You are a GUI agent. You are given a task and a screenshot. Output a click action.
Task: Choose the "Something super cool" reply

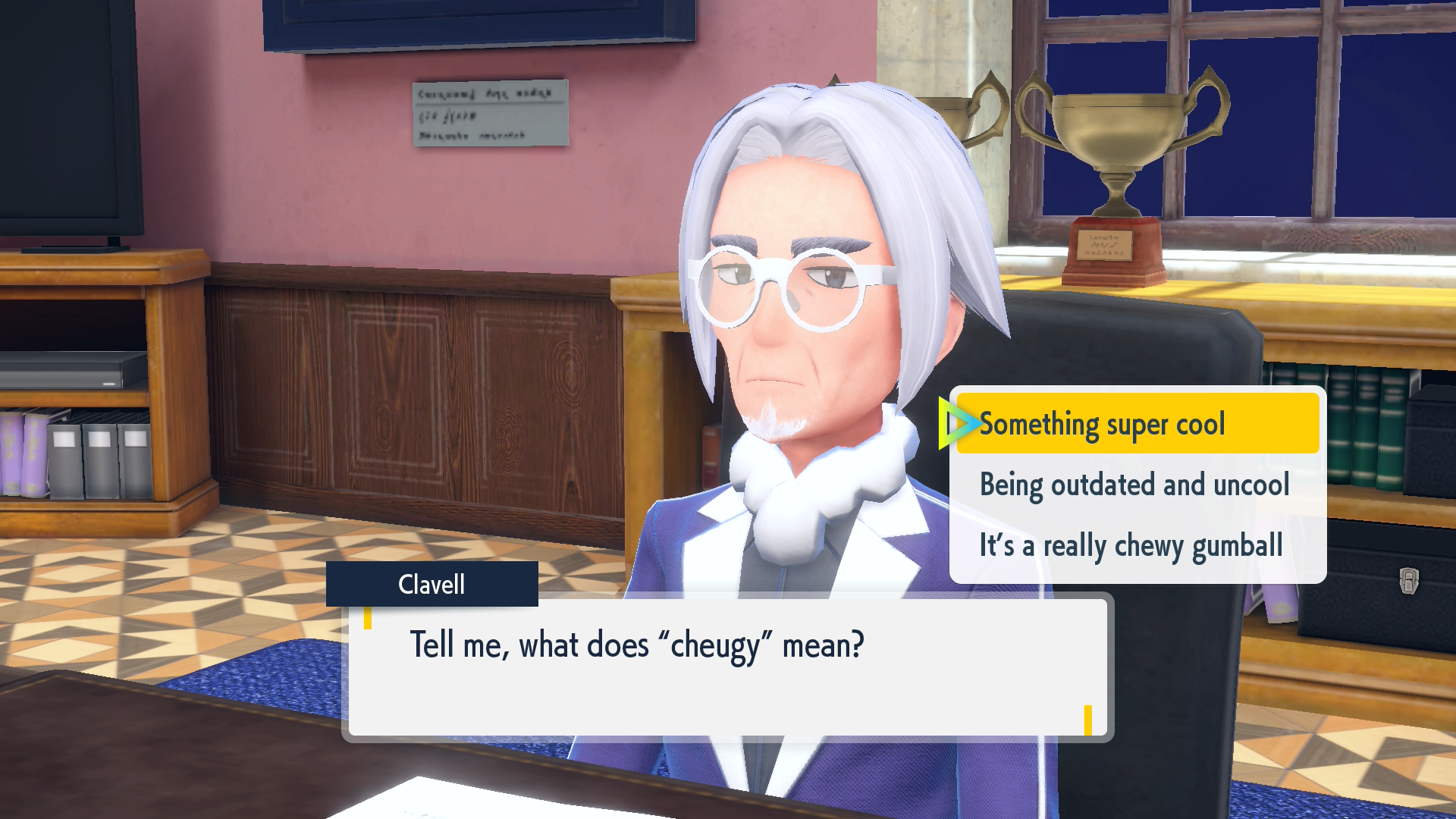1102,424
